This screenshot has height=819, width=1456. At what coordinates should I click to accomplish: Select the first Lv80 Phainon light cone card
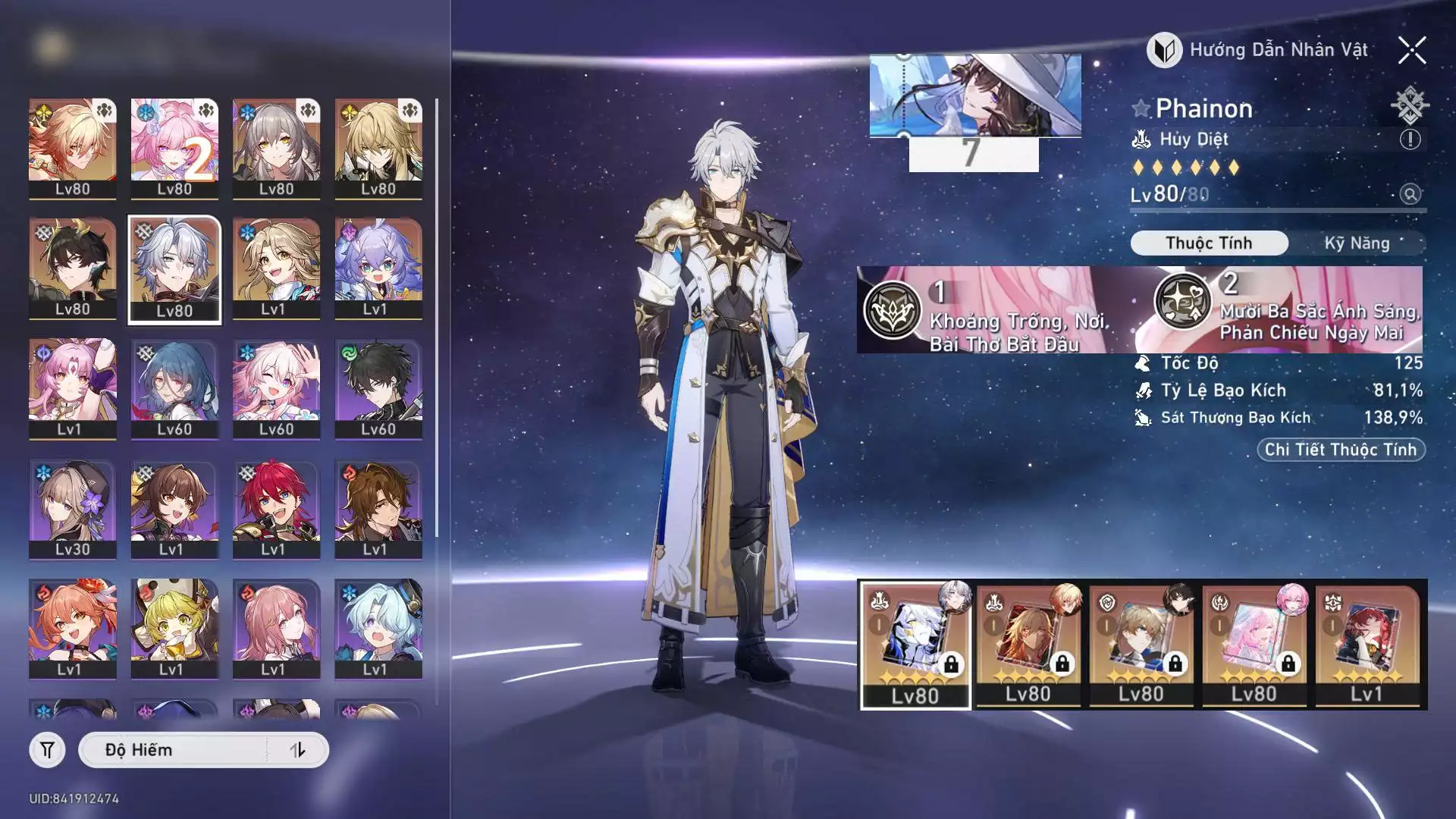tap(915, 645)
